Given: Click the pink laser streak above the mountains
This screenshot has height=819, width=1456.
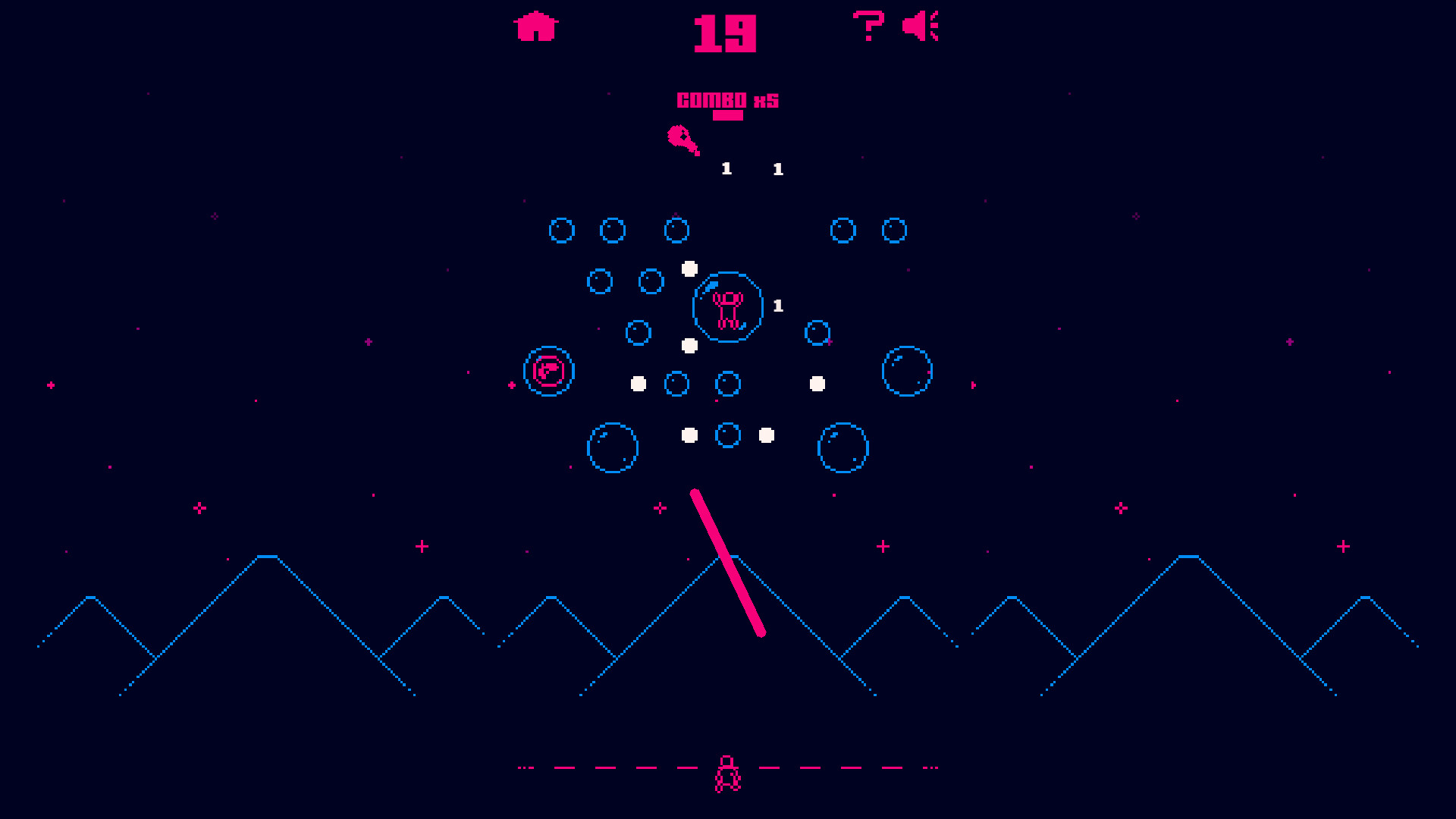Looking at the screenshot, I should click(728, 561).
